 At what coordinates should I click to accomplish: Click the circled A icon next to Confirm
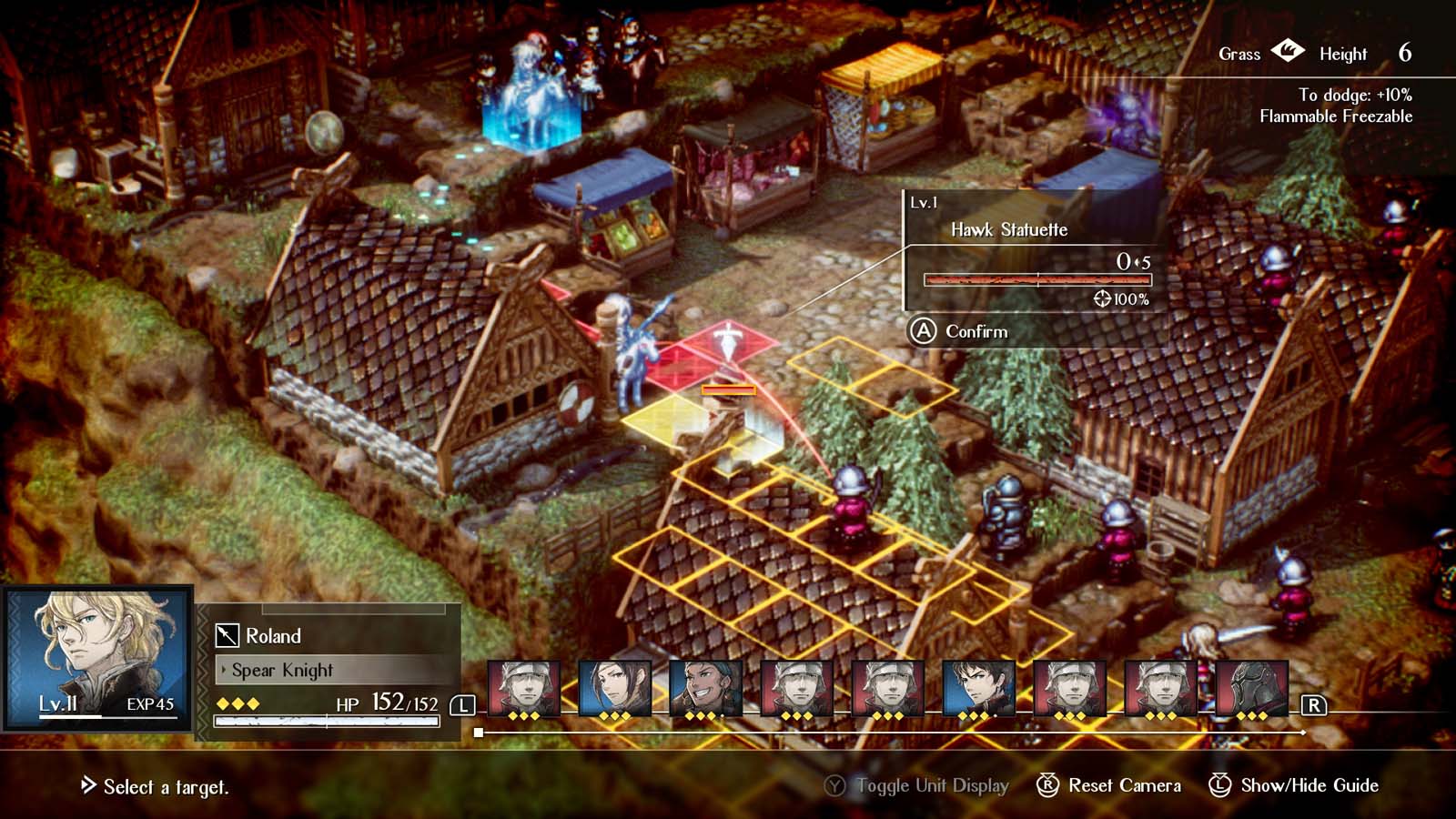[922, 332]
